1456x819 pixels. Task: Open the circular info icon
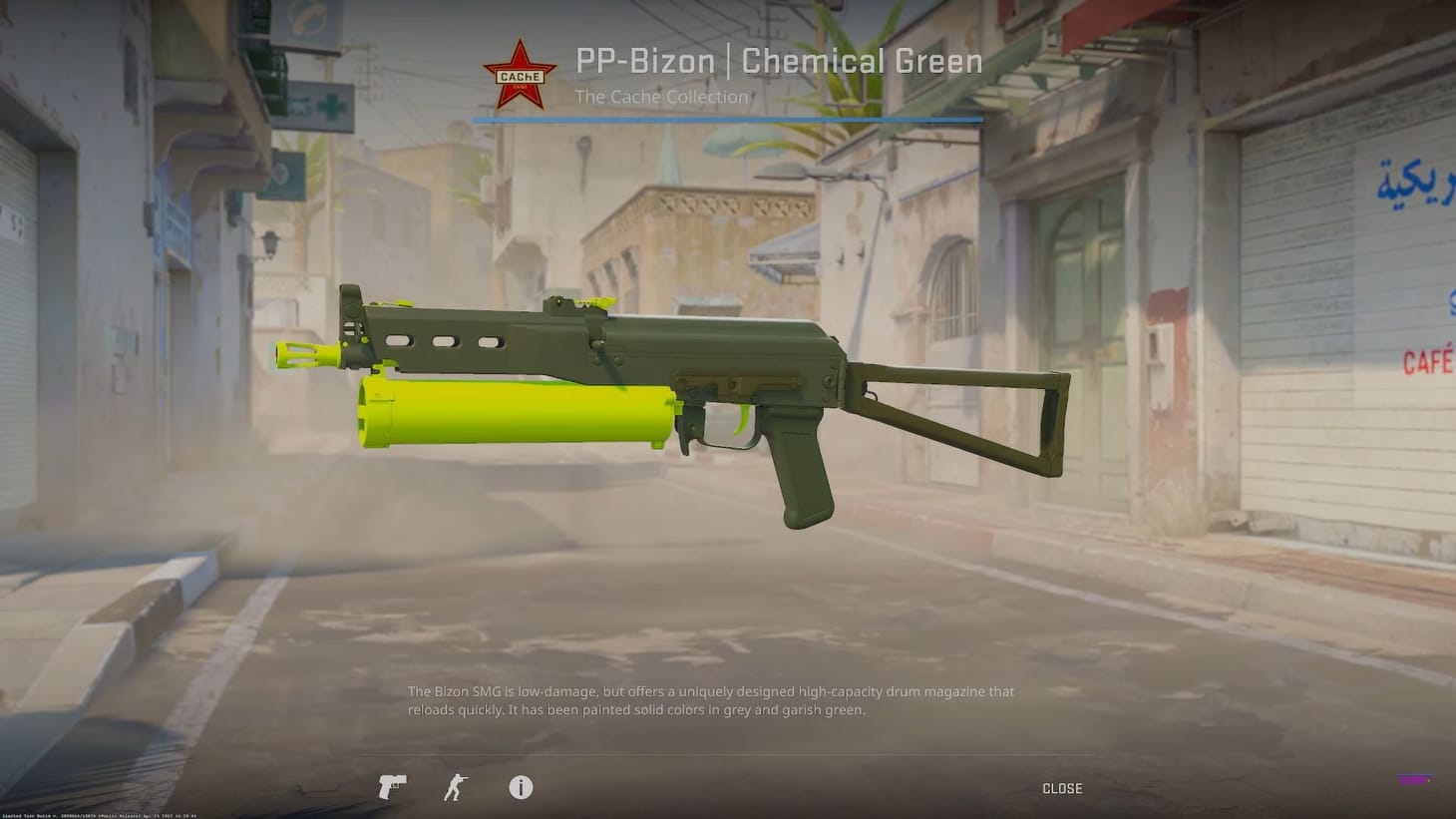coord(520,787)
